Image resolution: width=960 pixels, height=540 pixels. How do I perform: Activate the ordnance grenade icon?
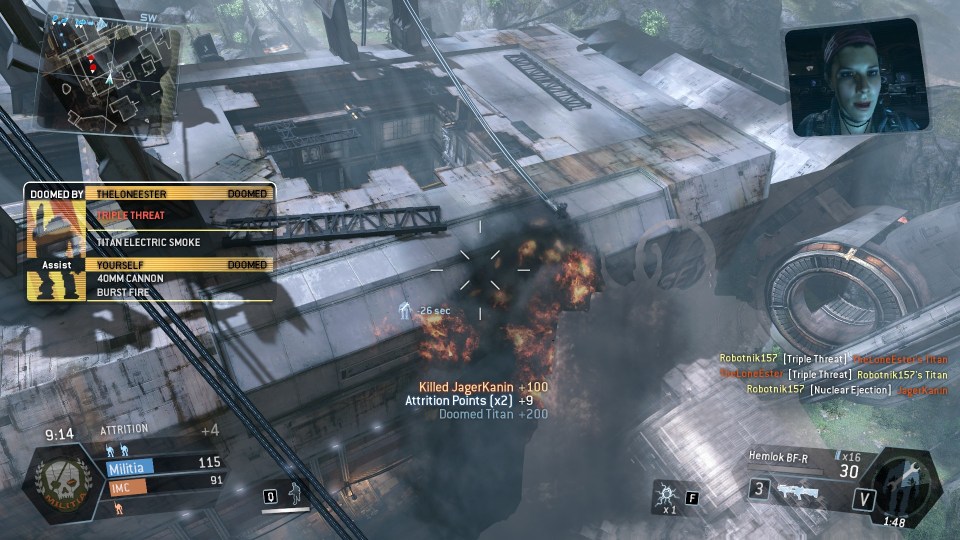tap(665, 495)
